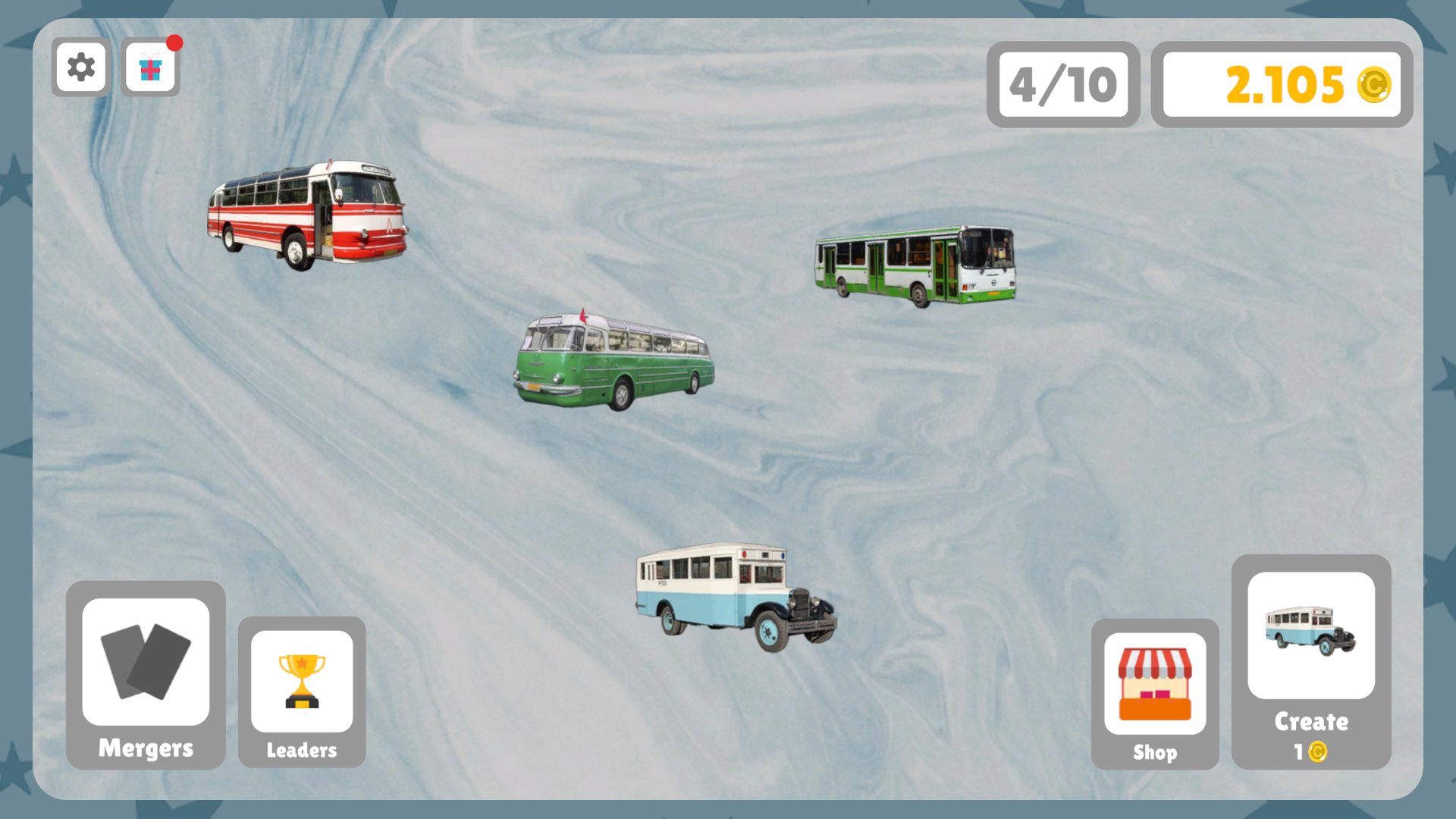Select the red and white coach bus

pos(307,212)
